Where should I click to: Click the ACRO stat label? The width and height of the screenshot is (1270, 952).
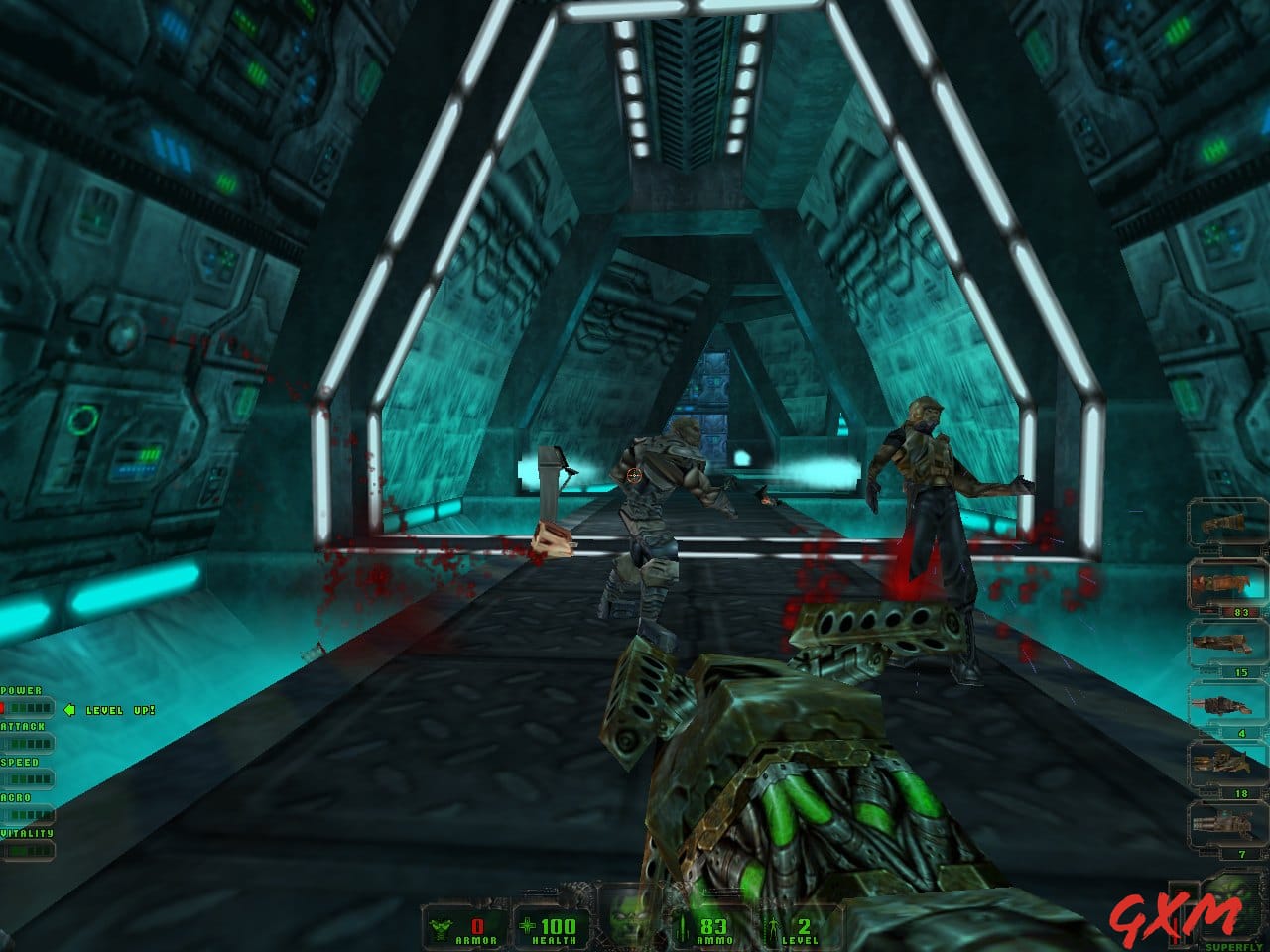tap(17, 796)
